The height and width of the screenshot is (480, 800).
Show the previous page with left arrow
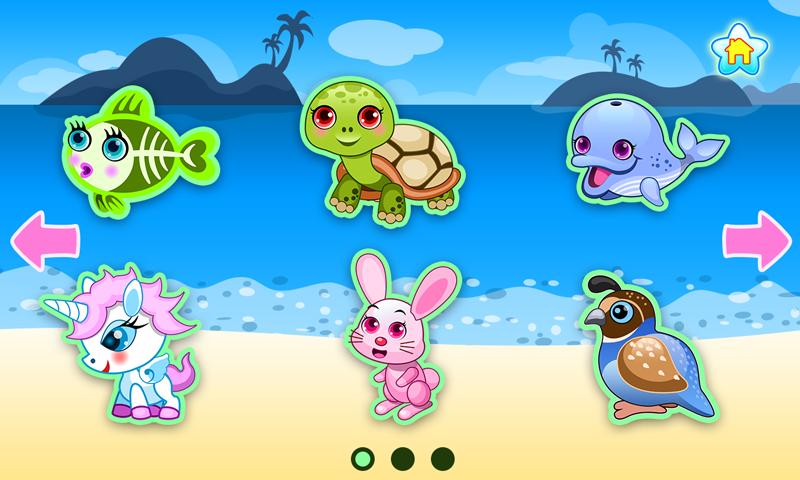(44, 241)
